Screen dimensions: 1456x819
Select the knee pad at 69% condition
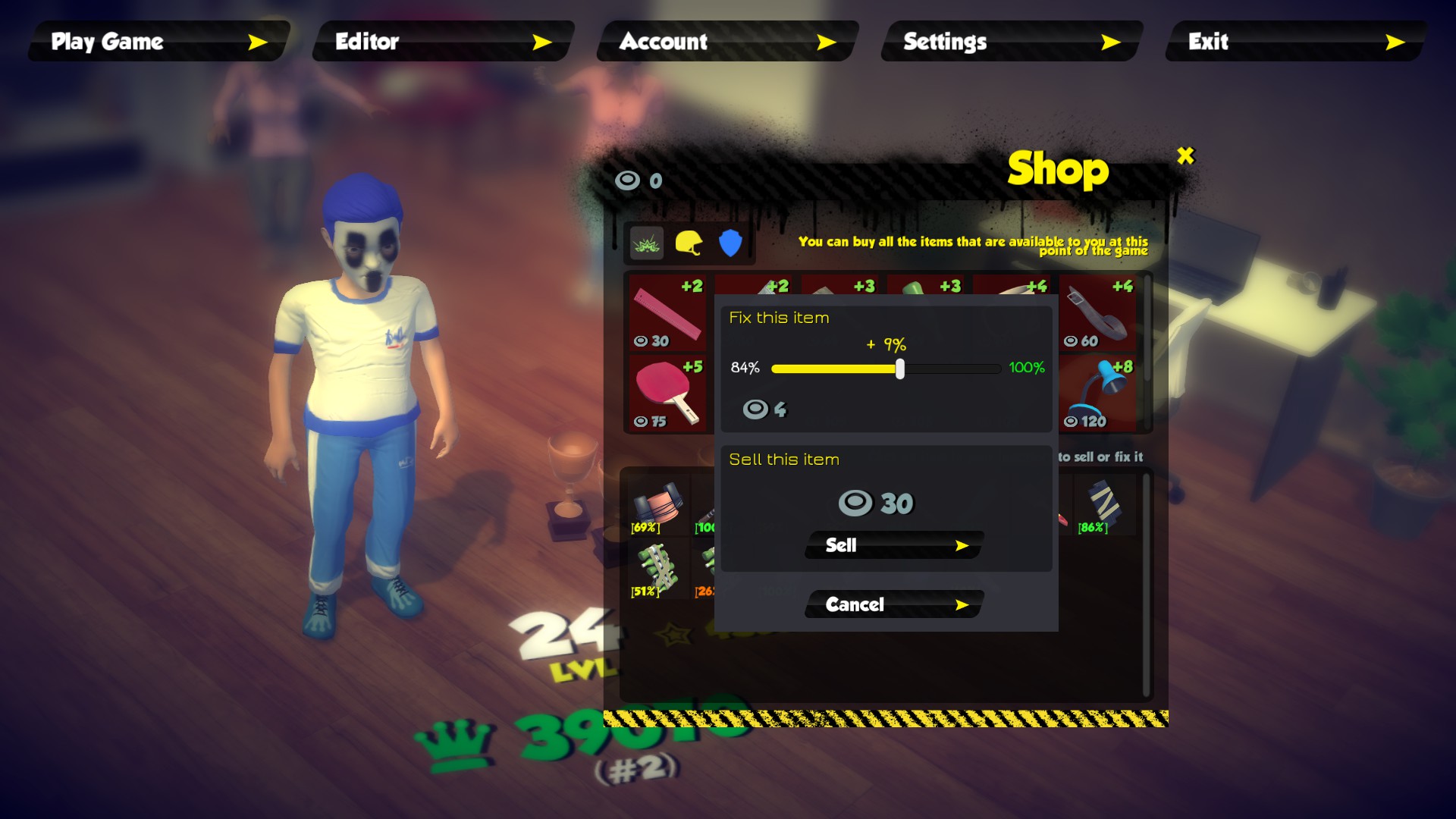[x=658, y=504]
